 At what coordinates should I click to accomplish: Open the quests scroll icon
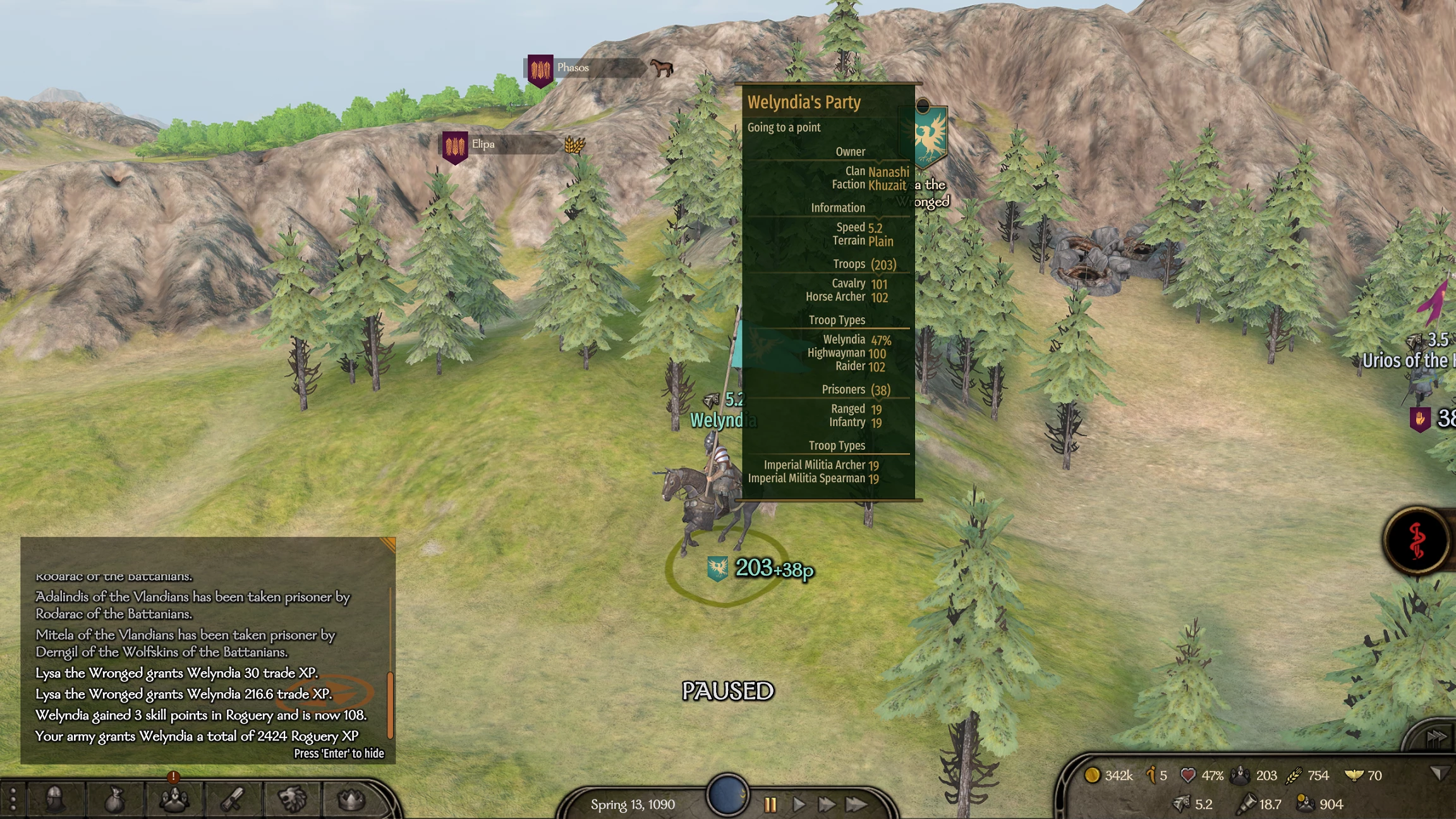pos(233,800)
